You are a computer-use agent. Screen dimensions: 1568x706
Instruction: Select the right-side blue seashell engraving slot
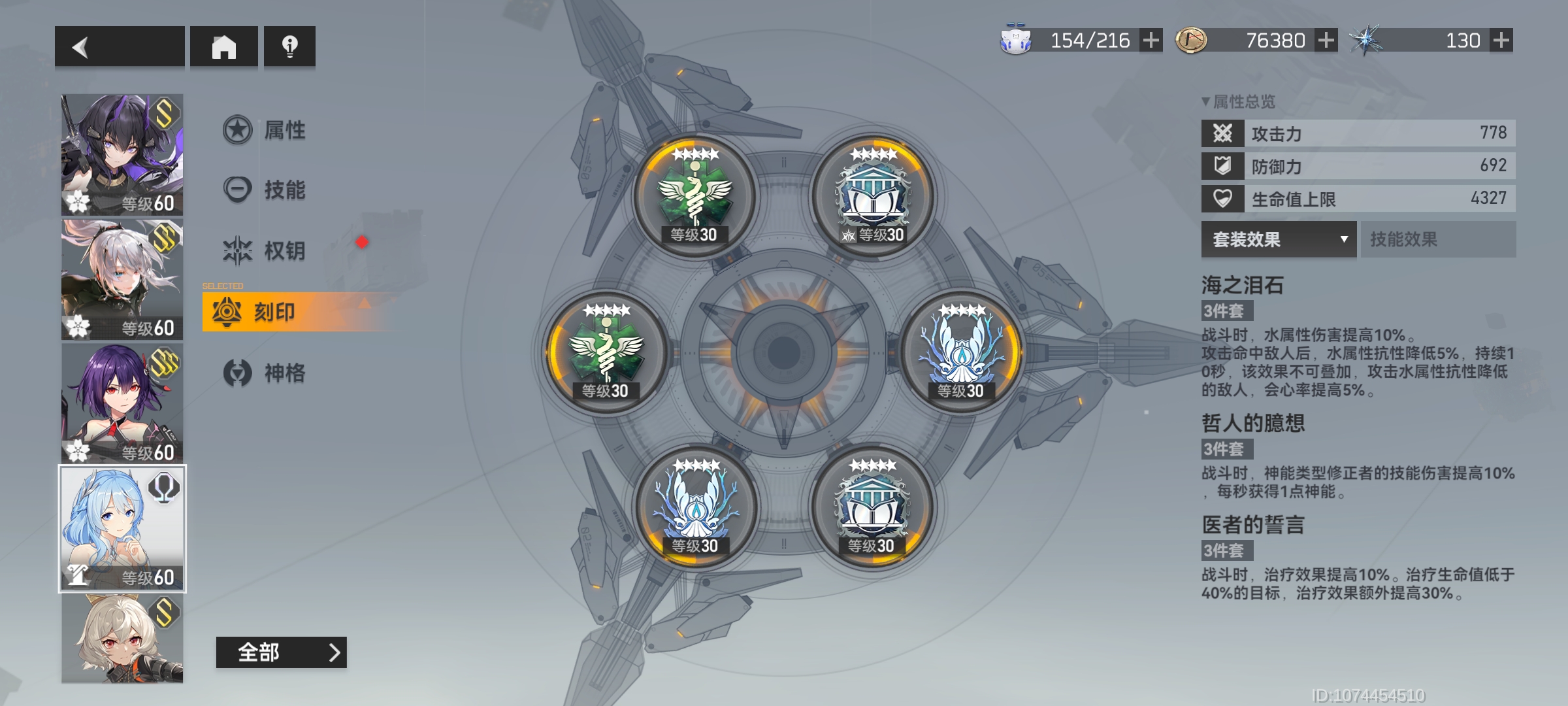click(x=961, y=351)
